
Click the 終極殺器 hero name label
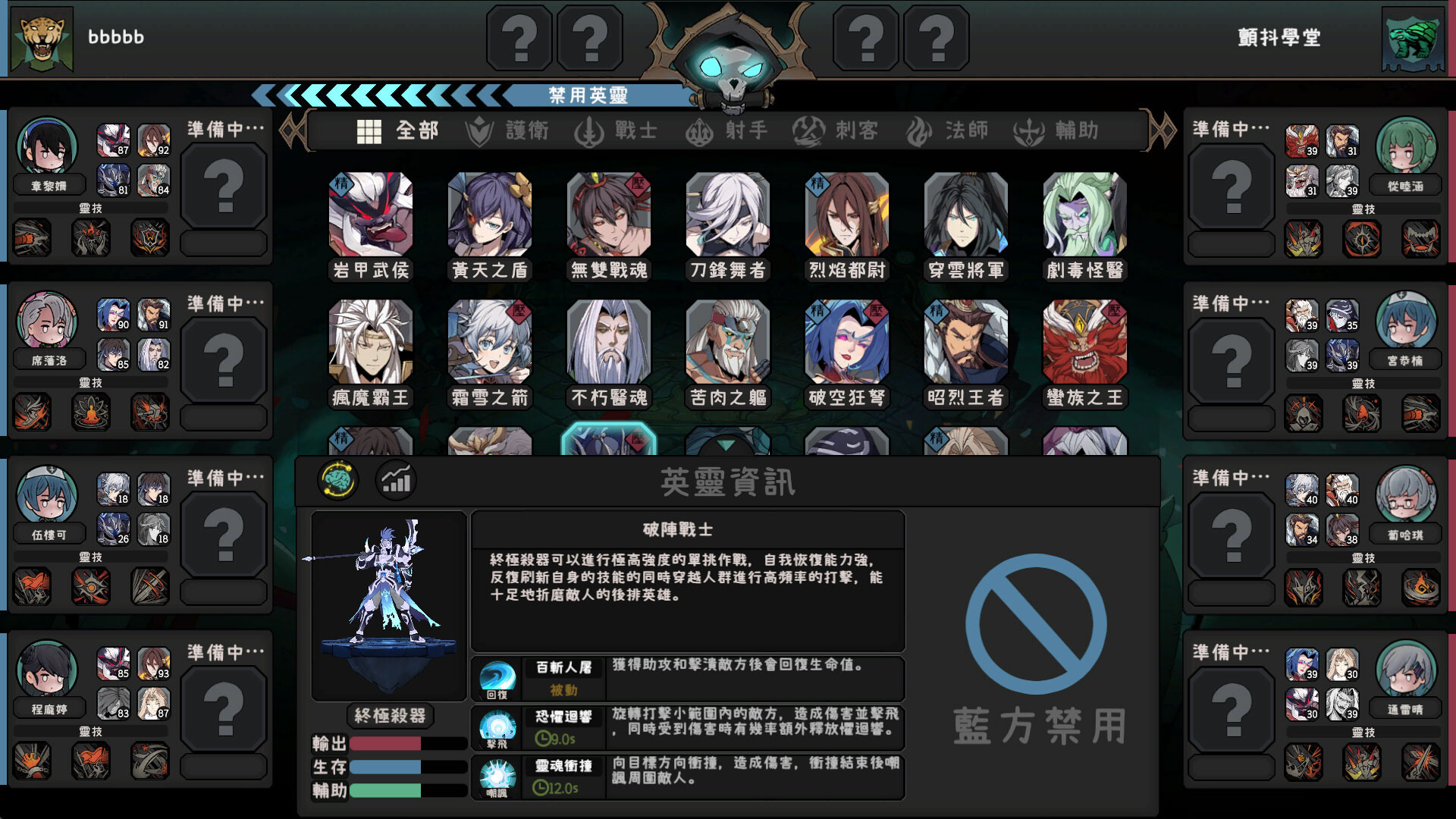[389, 716]
